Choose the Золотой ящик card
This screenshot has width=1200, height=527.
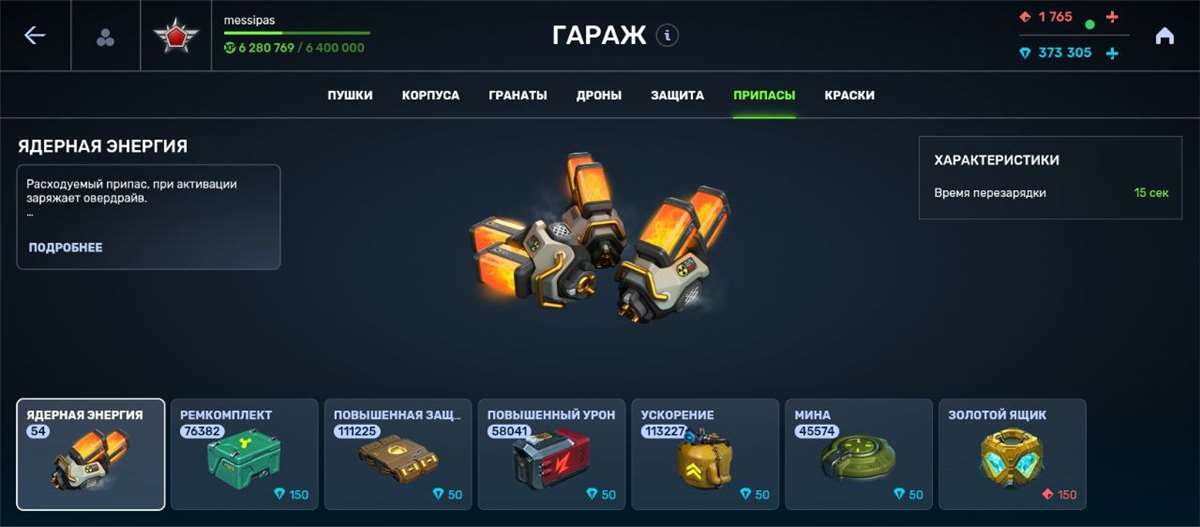(1012, 454)
